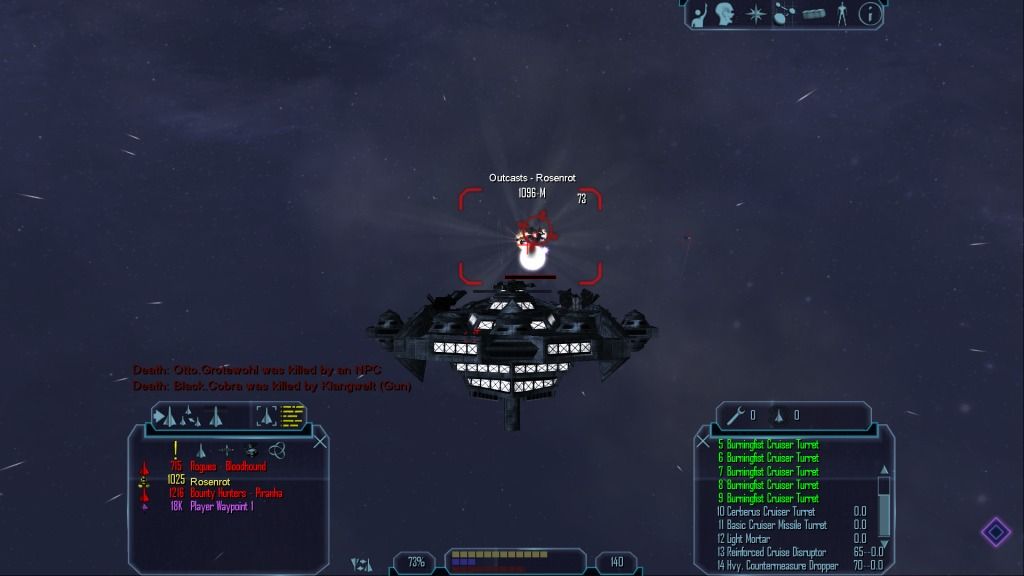Close the weapons list panel
1024x576 pixels.
[x=702, y=441]
